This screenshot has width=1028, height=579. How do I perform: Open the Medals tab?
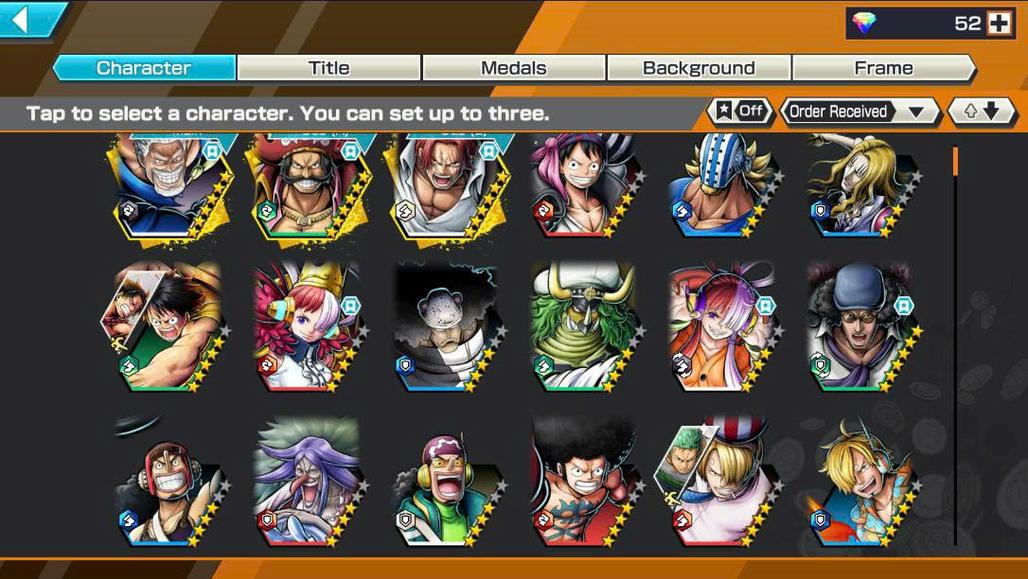(x=513, y=68)
